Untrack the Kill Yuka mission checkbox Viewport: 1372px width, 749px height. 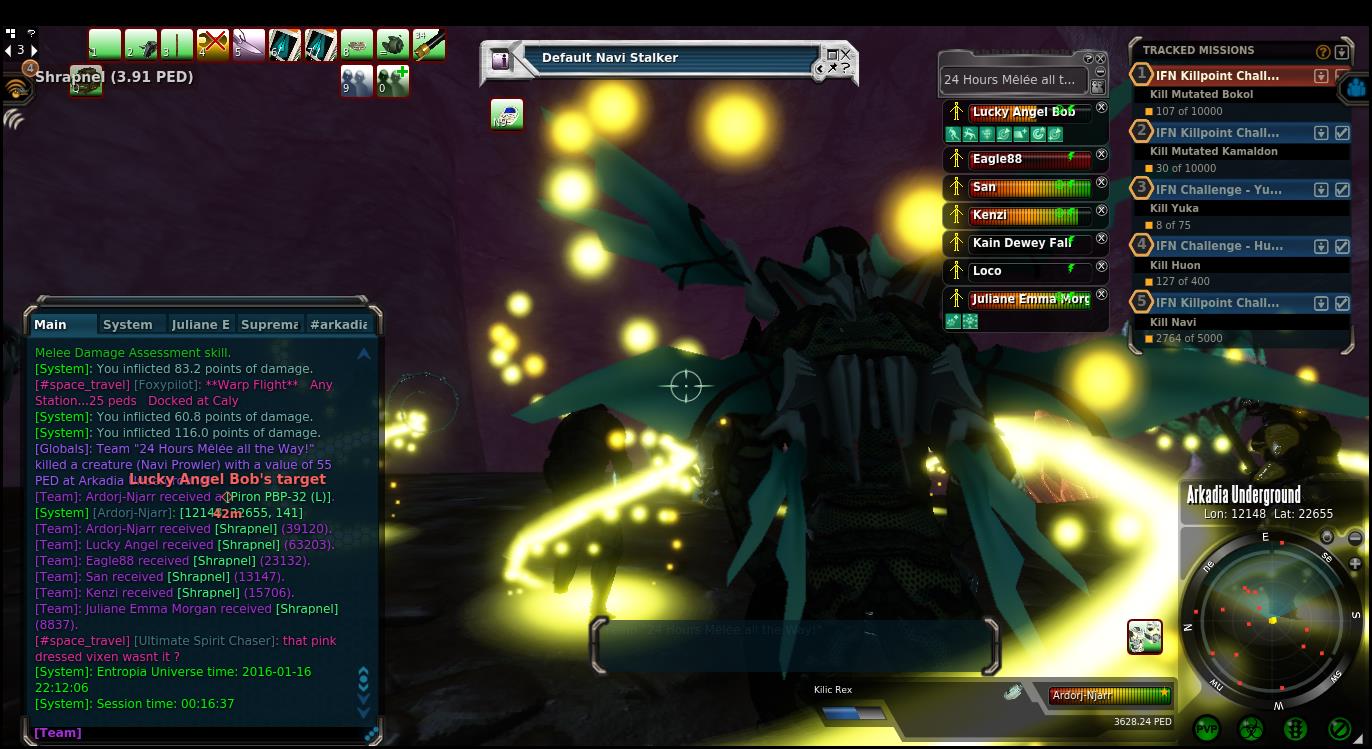[1342, 189]
